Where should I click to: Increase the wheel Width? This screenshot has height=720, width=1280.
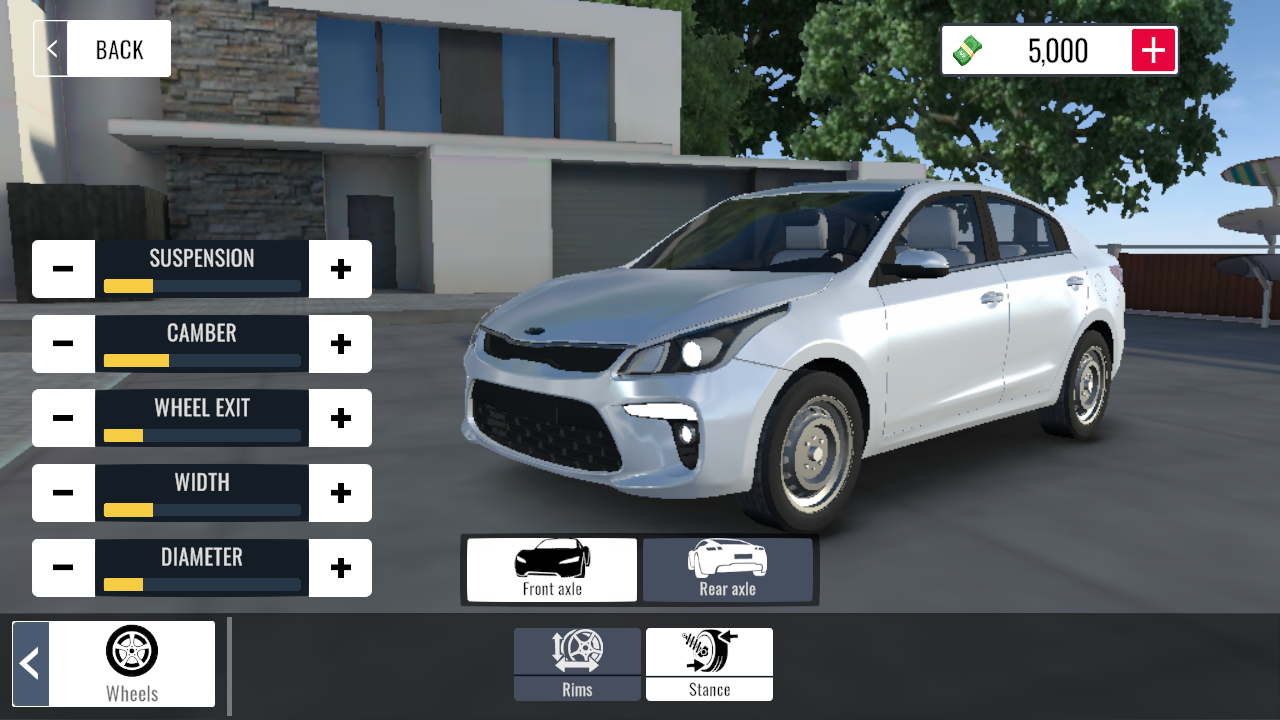[341, 493]
